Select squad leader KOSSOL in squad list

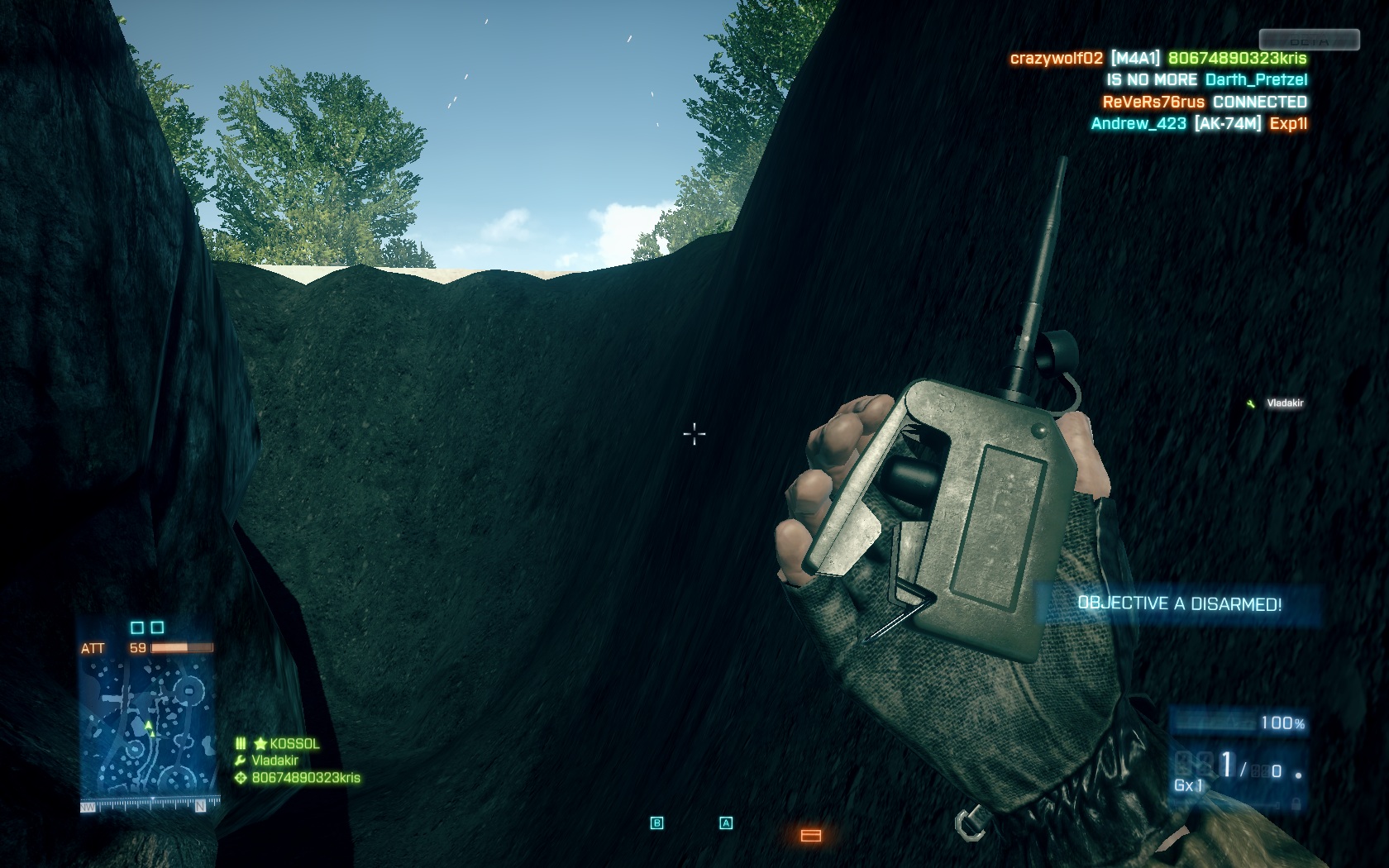click(x=294, y=744)
